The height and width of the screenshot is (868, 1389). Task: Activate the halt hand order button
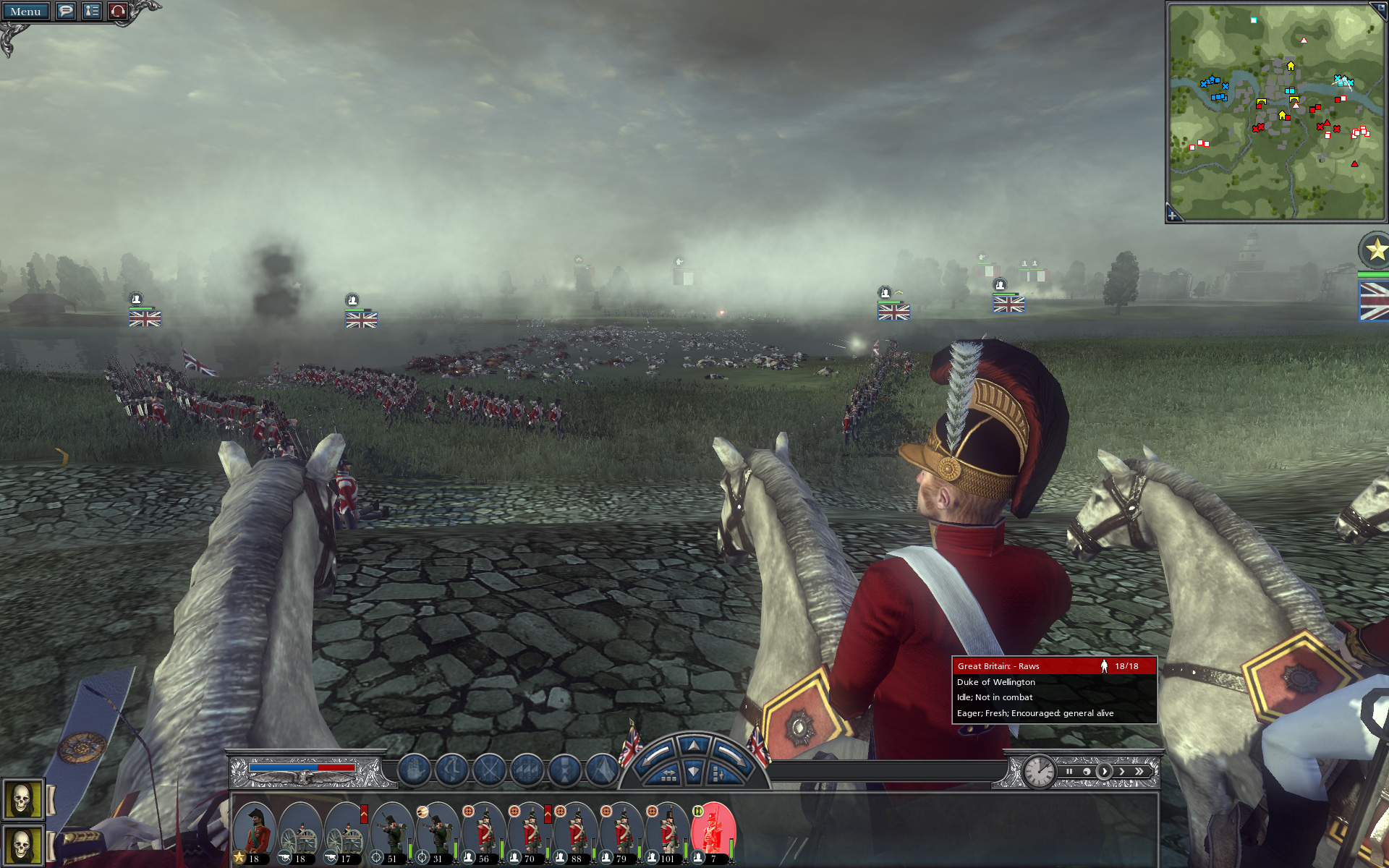(x=414, y=770)
